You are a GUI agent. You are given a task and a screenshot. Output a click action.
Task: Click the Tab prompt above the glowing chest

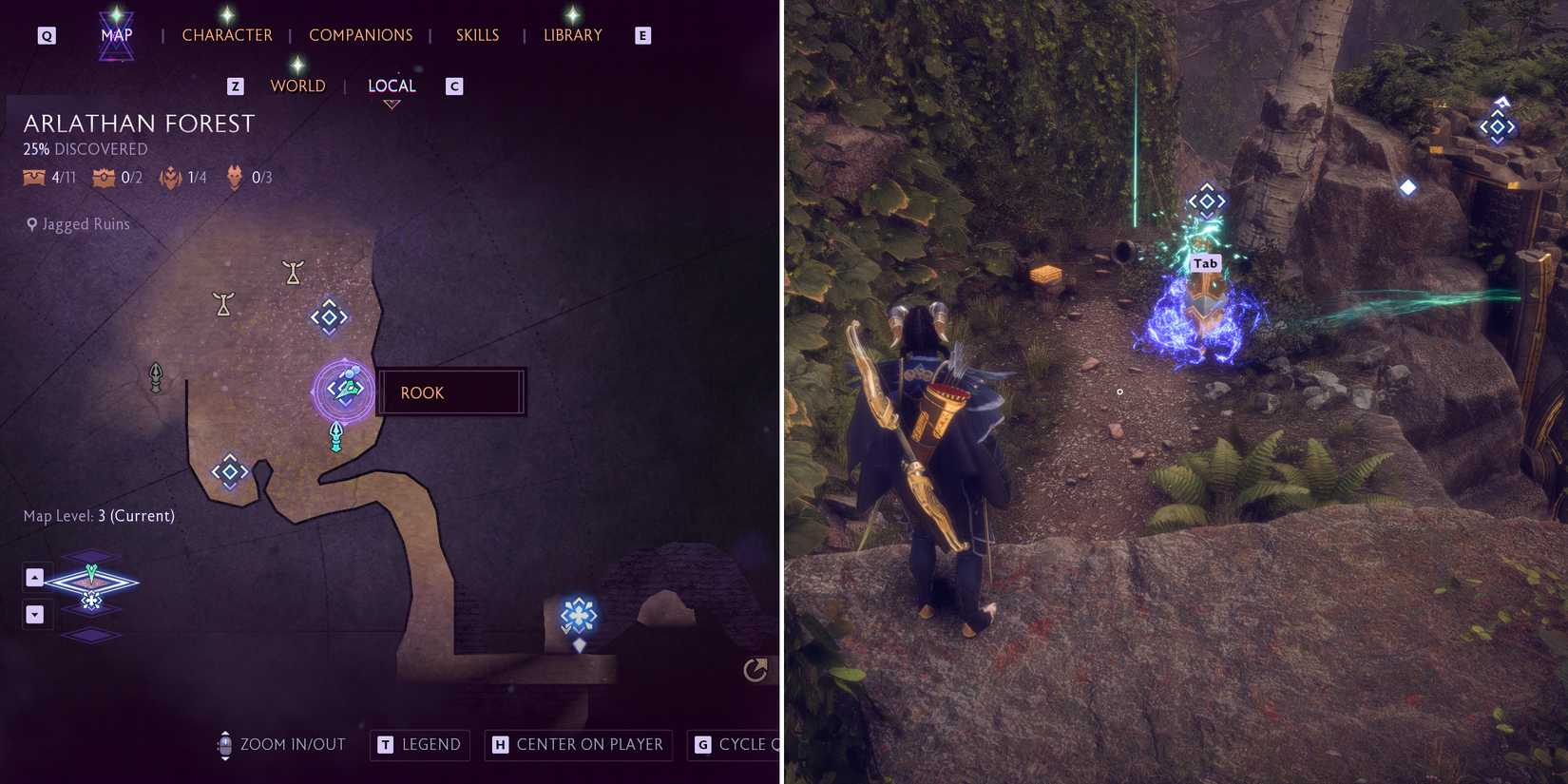(x=1204, y=263)
